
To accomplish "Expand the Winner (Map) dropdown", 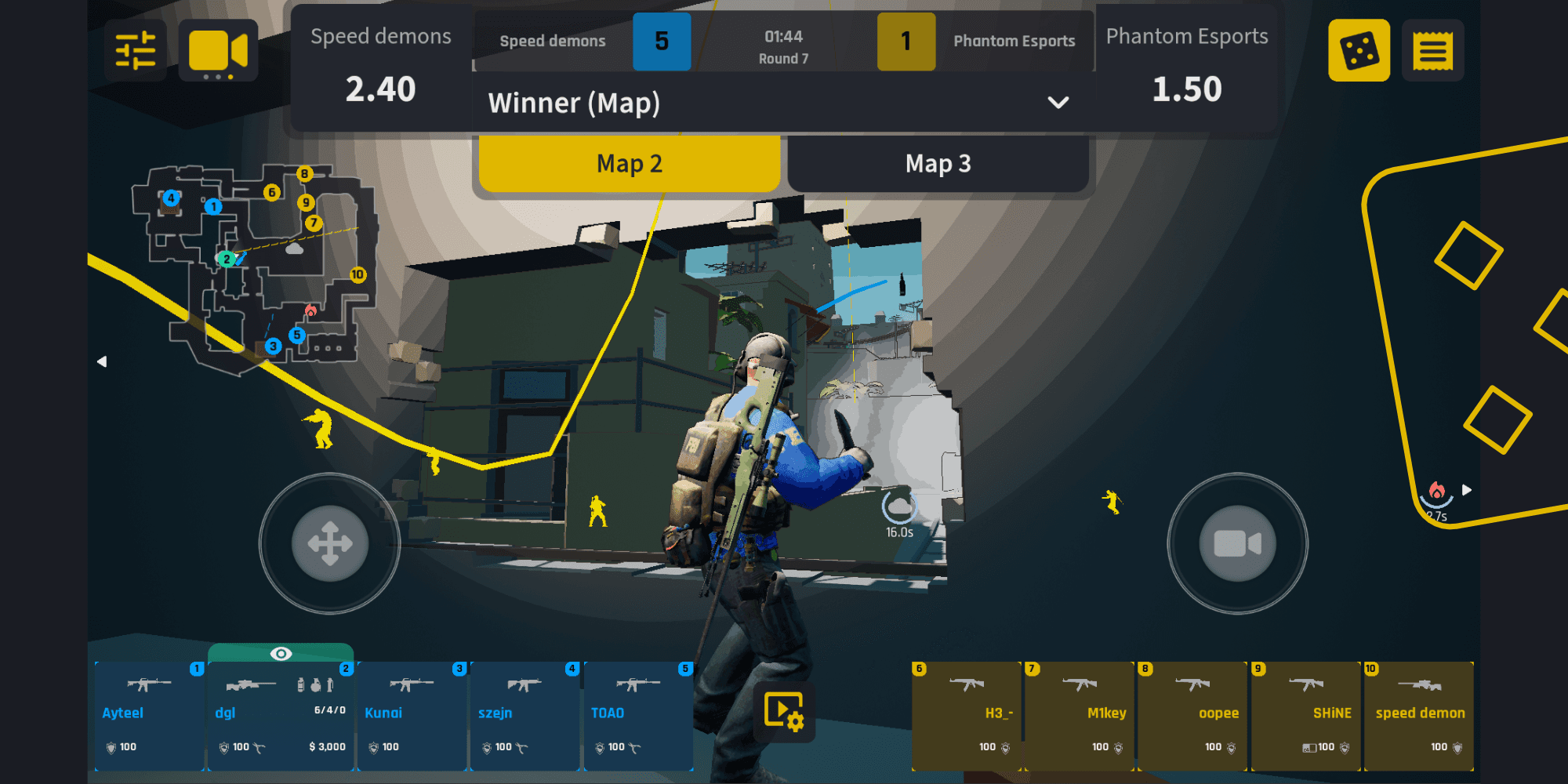I will 1057,103.
